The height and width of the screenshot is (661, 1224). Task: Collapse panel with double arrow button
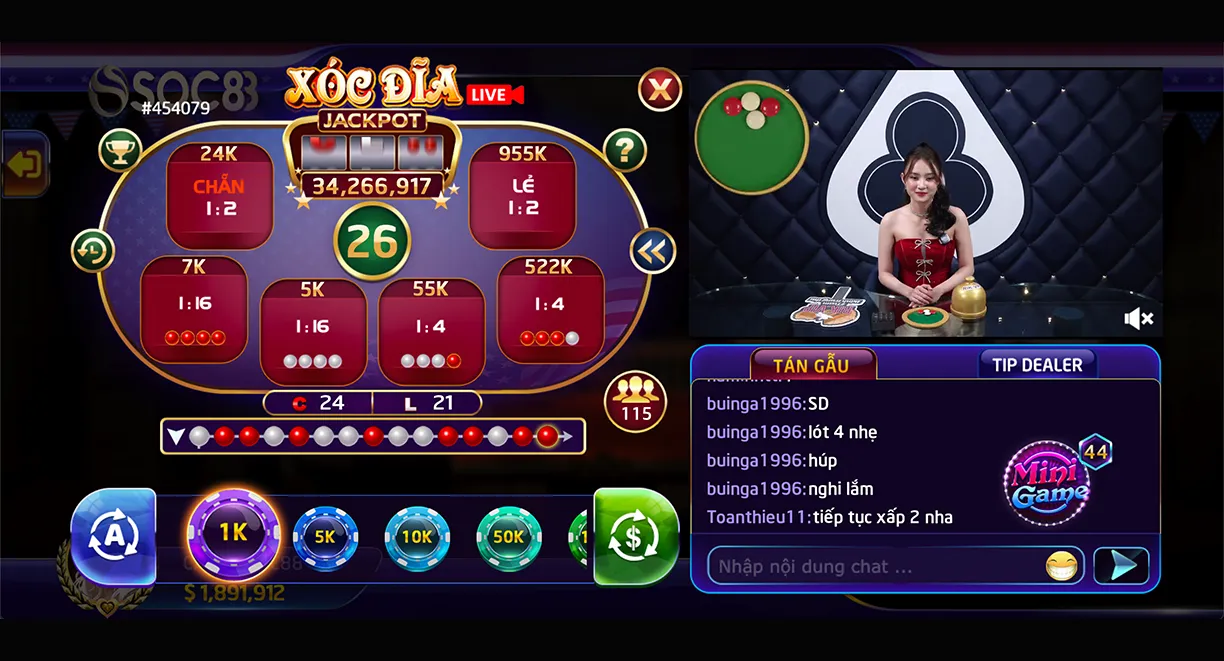tap(652, 251)
